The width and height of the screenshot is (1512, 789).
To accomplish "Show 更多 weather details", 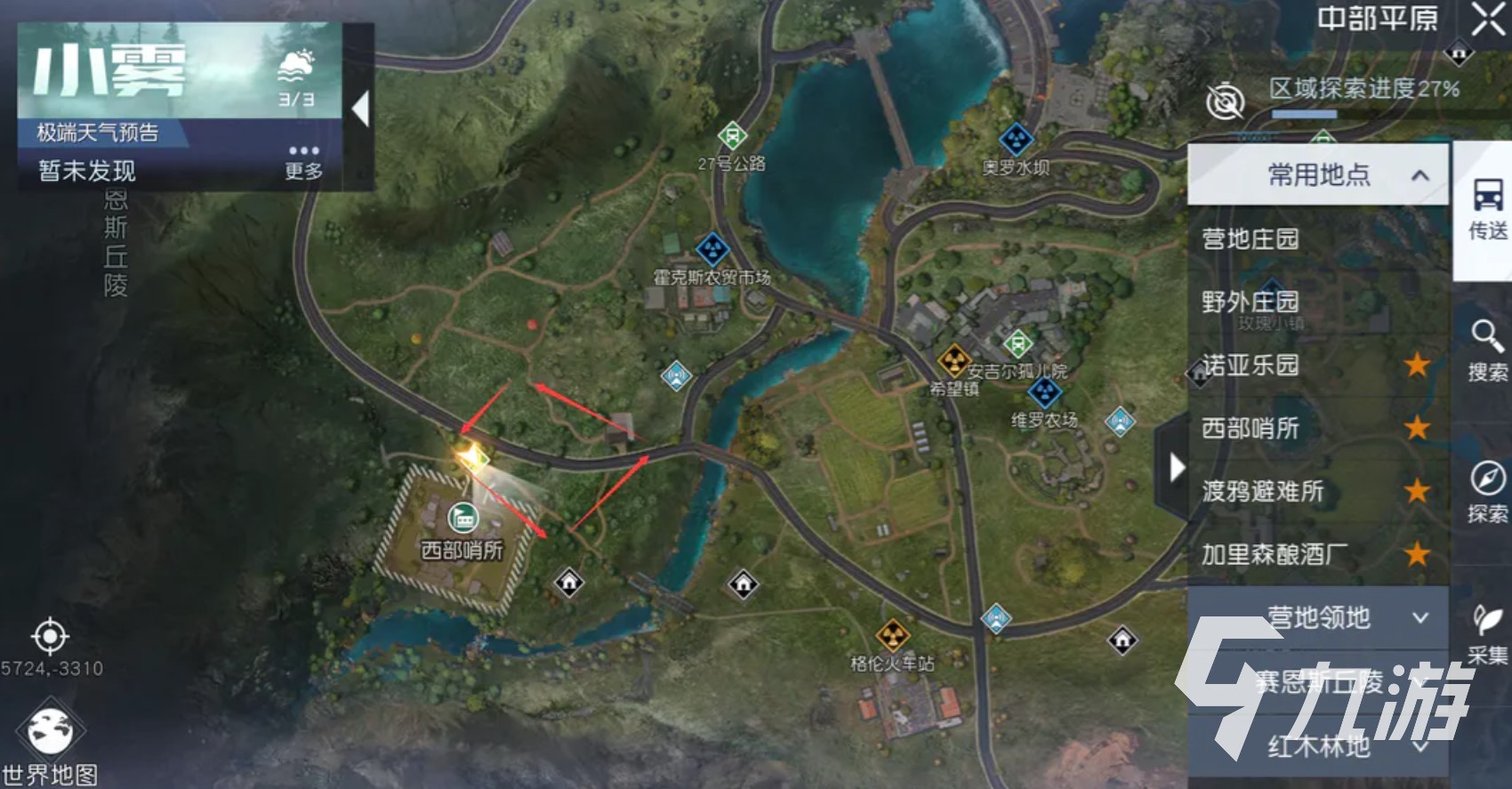I will point(303,161).
